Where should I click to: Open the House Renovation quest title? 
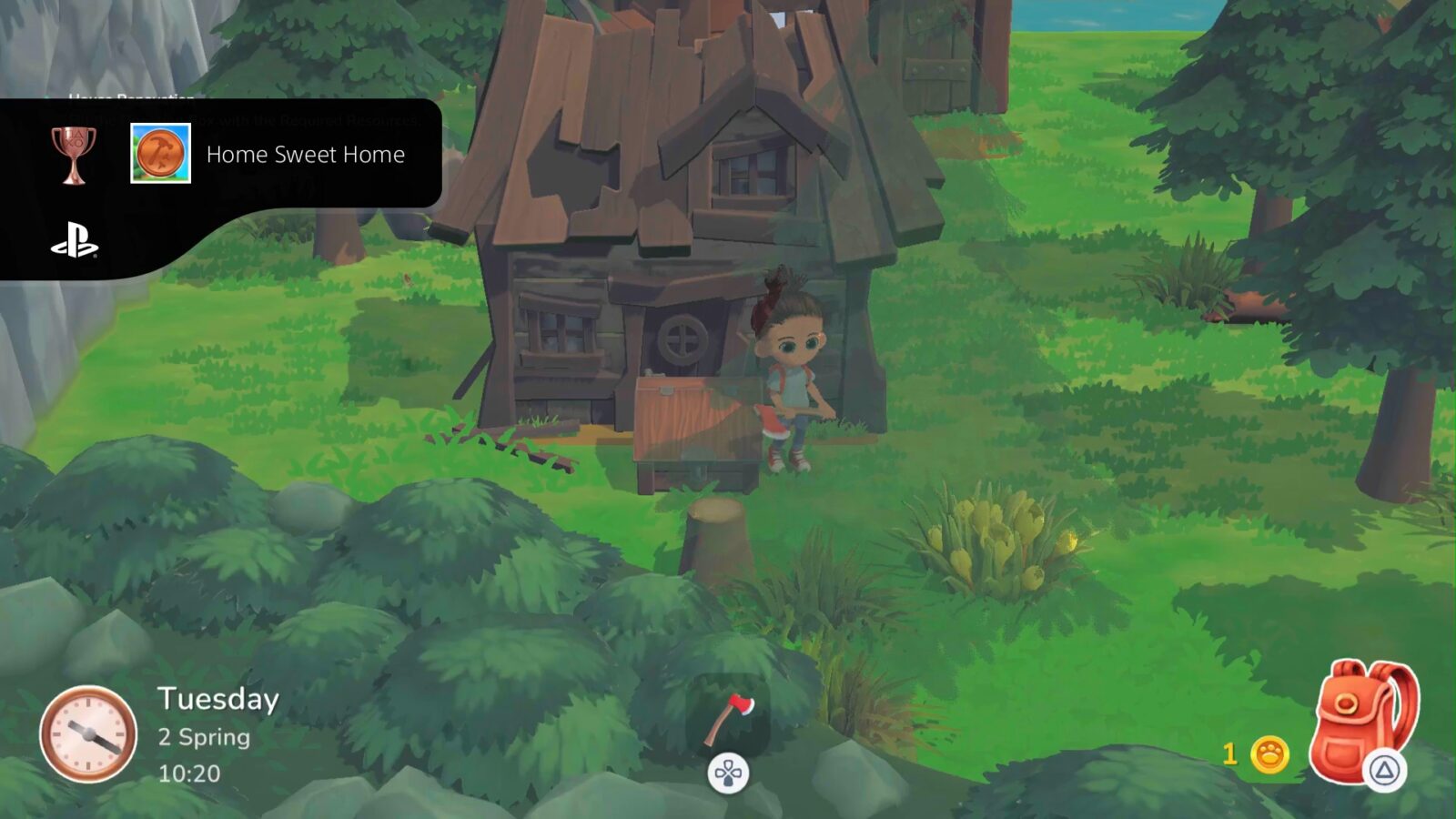132,97
